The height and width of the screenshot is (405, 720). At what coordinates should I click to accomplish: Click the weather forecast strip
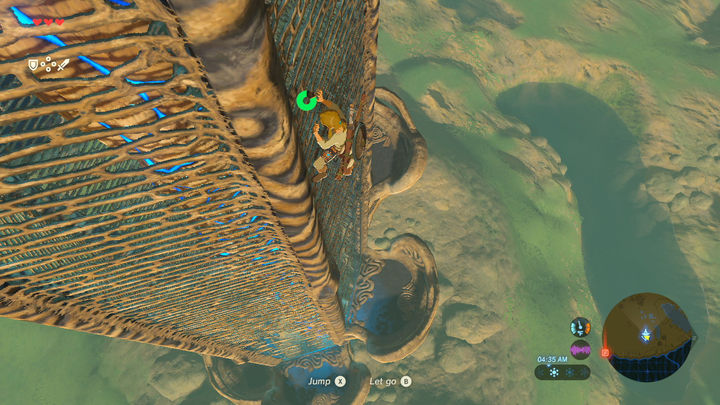(x=562, y=372)
